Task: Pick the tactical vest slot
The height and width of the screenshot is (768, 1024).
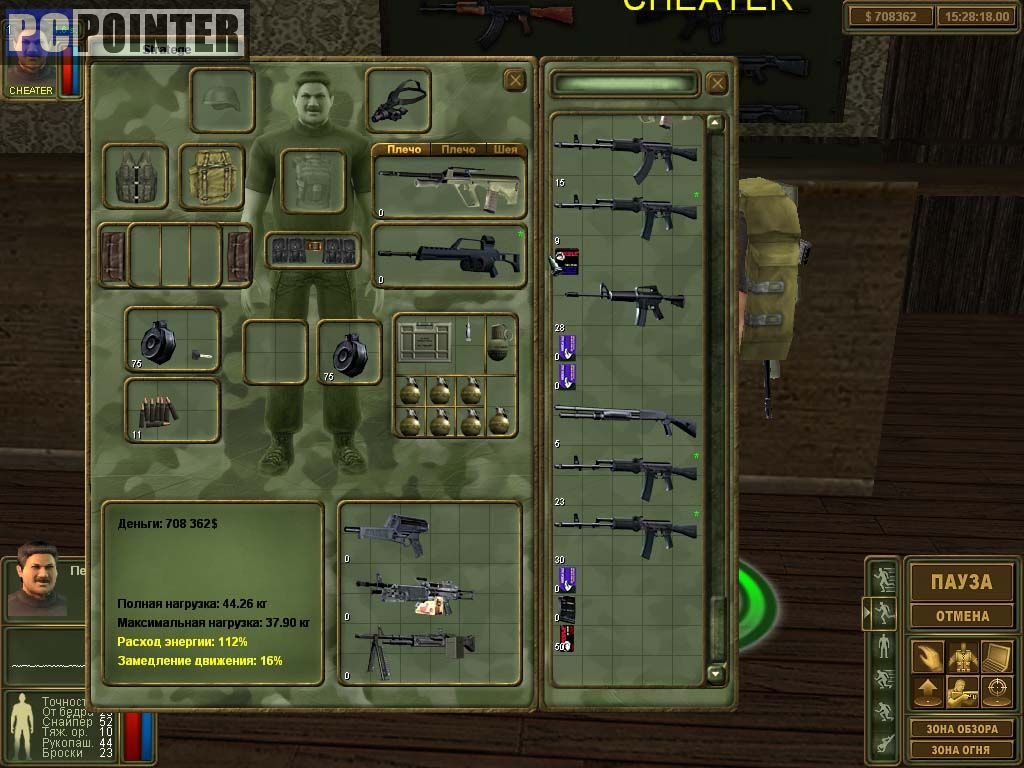Action: pos(135,177)
